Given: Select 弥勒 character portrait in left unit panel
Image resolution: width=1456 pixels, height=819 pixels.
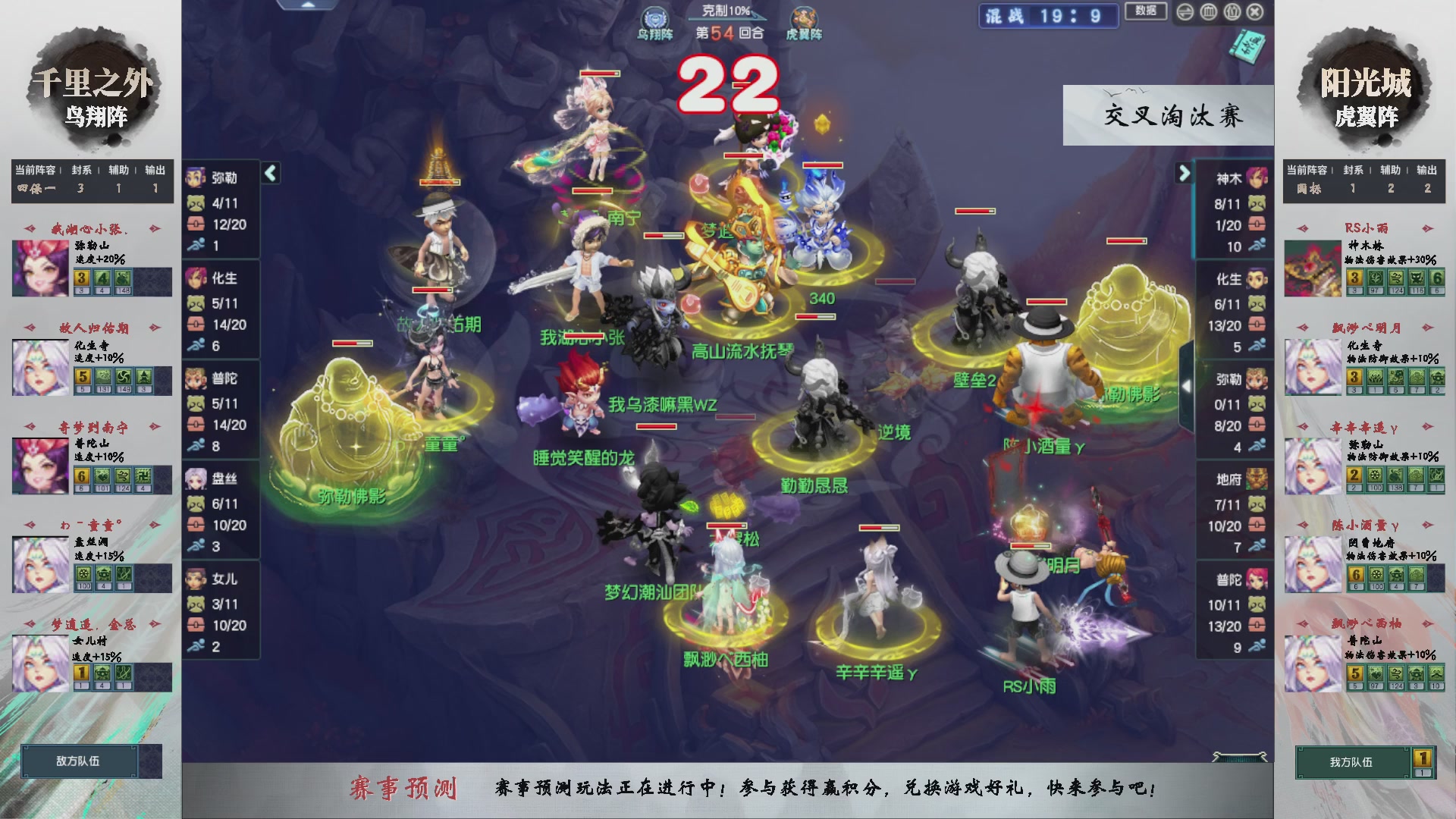Looking at the screenshot, I should (x=195, y=178).
